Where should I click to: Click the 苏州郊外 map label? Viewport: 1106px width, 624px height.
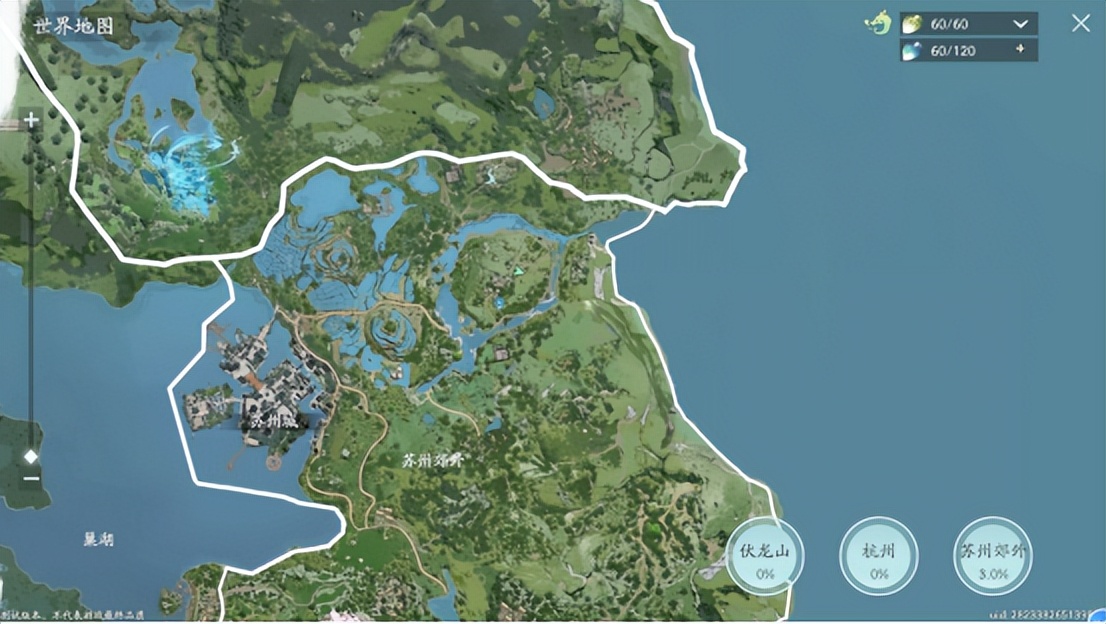point(431,460)
